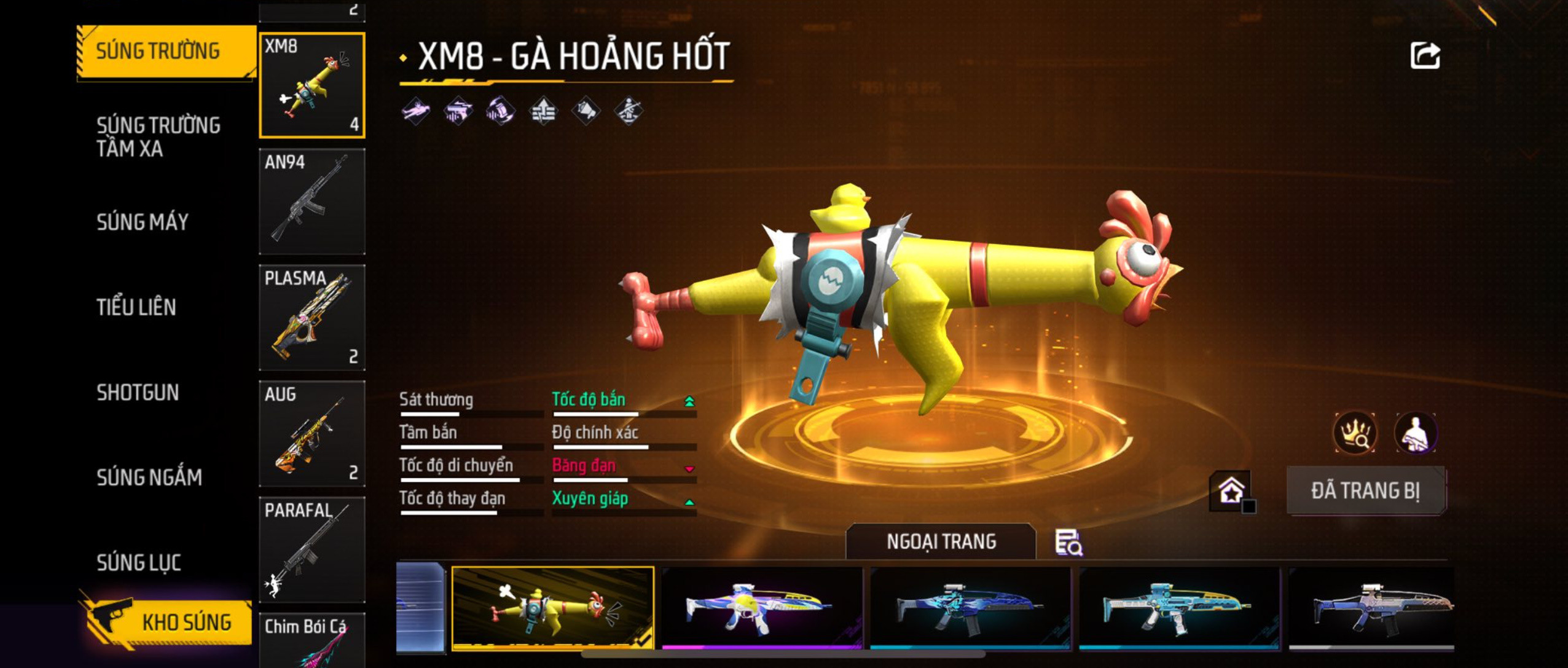Show the Shotgun weapon list
The image size is (1568, 668).
point(138,392)
